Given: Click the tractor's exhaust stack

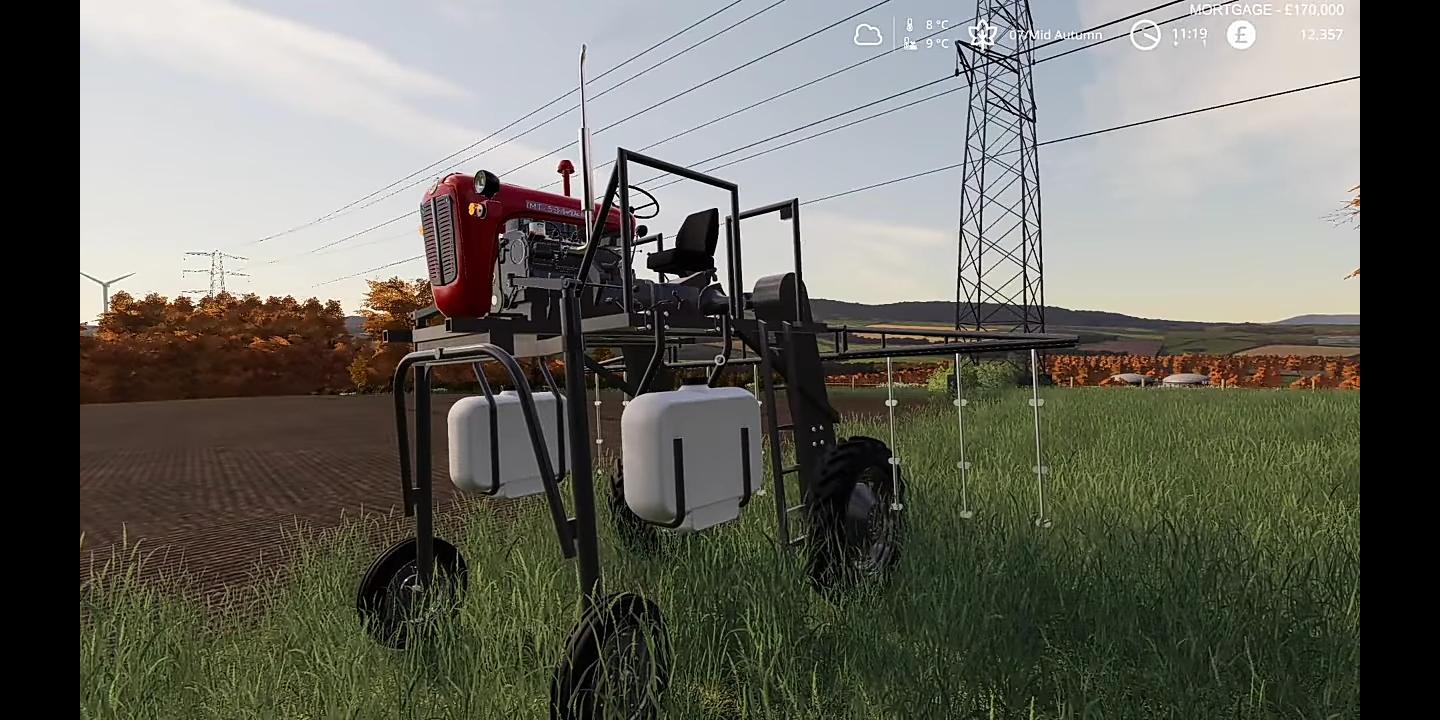Looking at the screenshot, I should pyautogui.click(x=568, y=175).
